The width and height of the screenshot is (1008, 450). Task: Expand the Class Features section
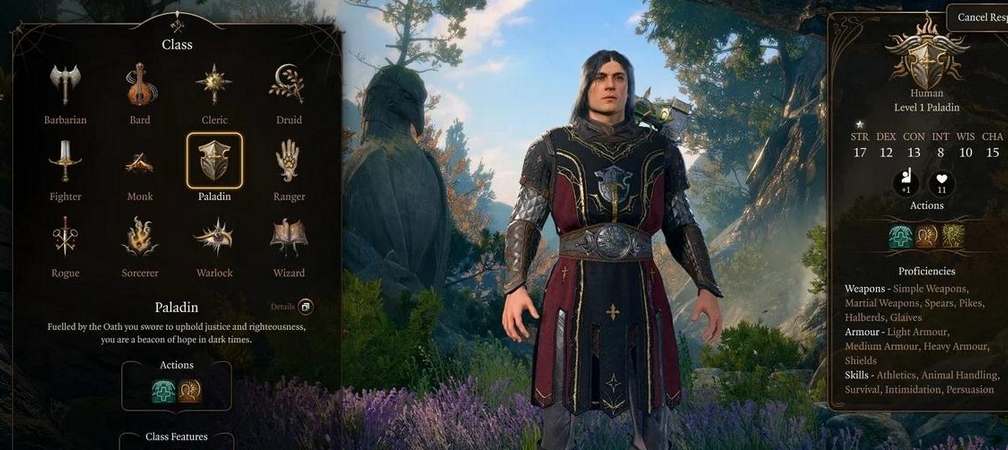176,438
